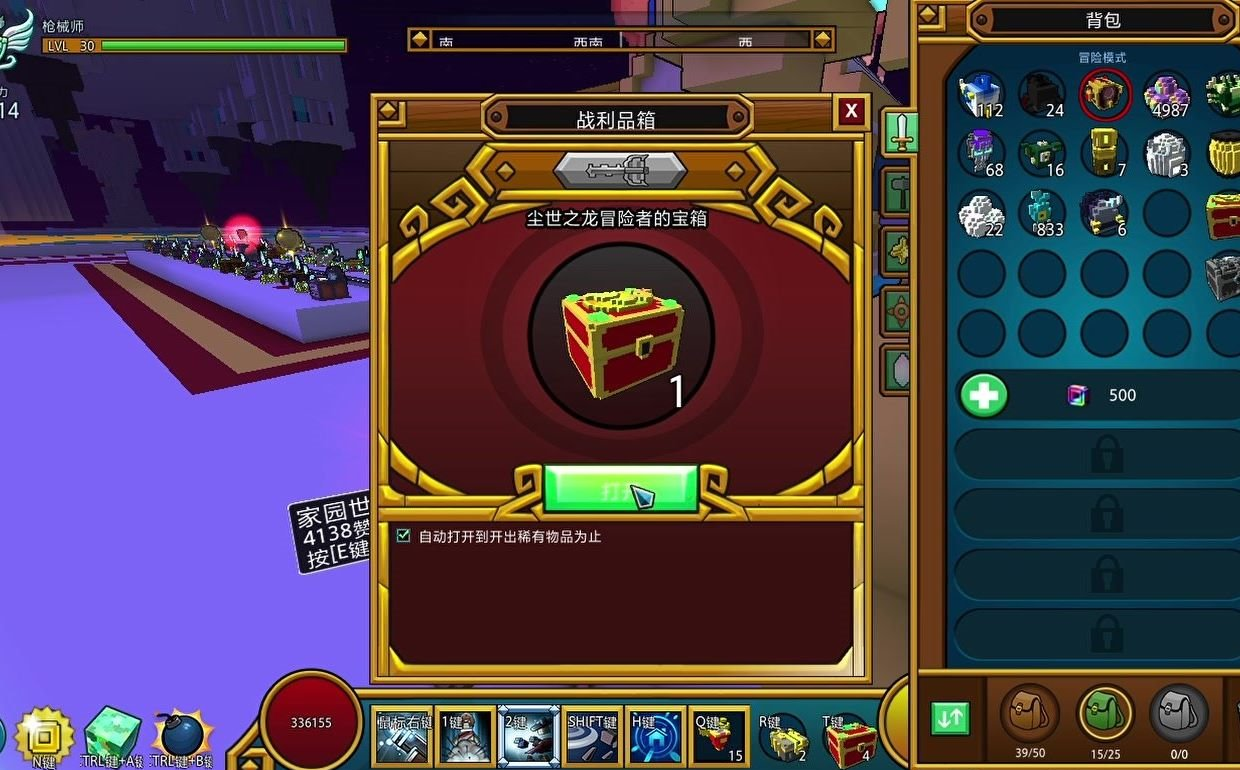The height and width of the screenshot is (770, 1240).
Task: Switch to the gray backpack tab 0/0
Action: point(1178,714)
